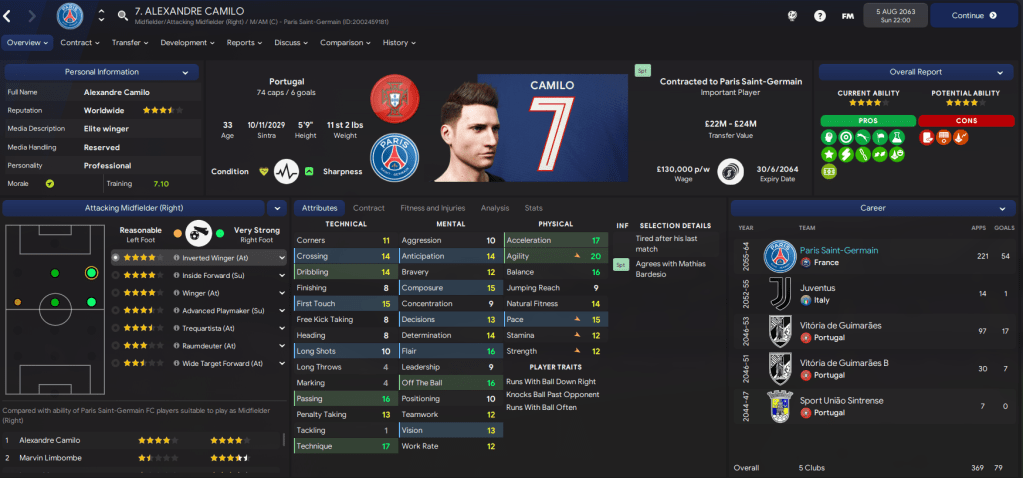Open the Contract menu in the top bar

pos(80,43)
